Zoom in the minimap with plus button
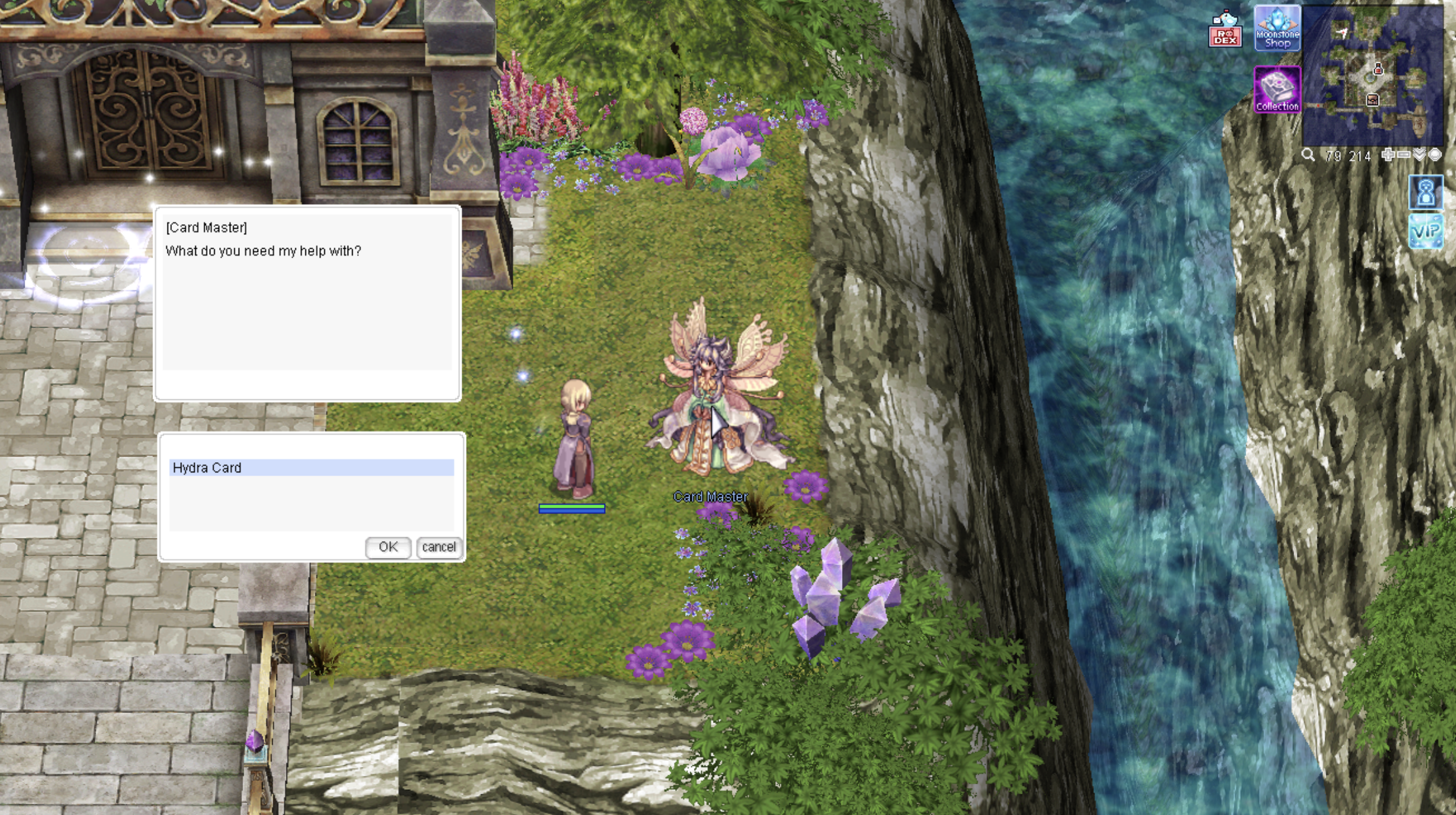 coord(1388,155)
